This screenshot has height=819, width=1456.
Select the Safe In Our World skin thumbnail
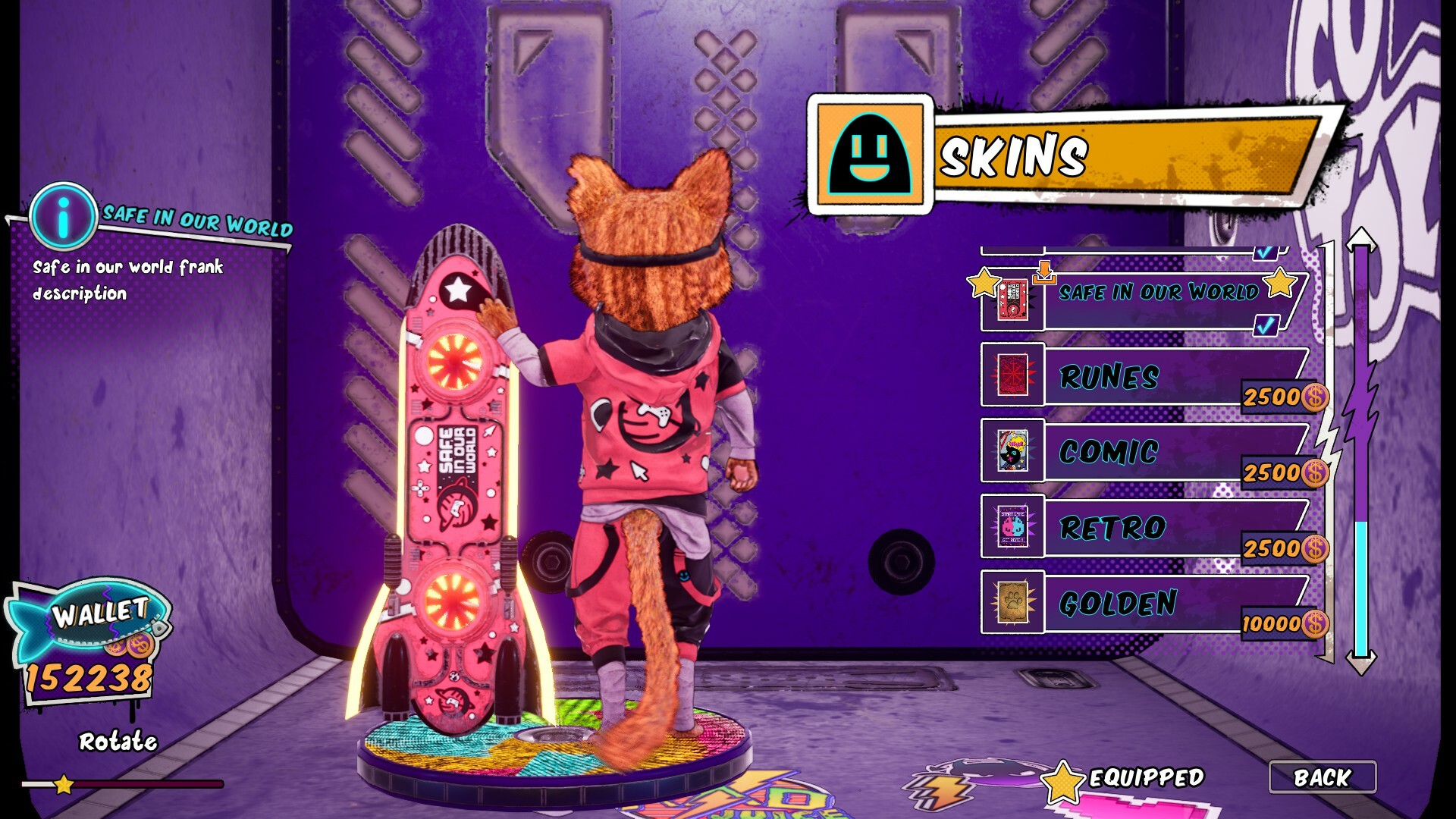coord(1013,300)
